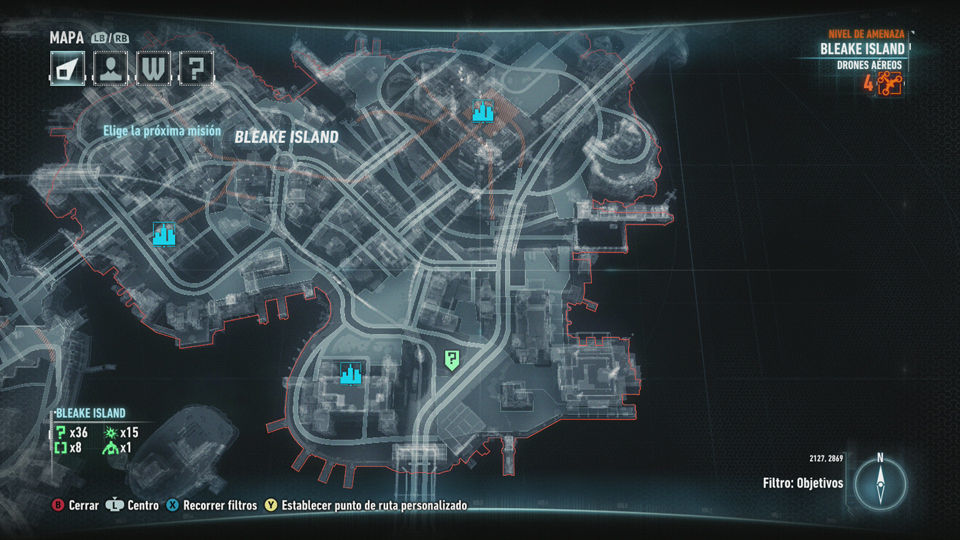Select the green Riddler trophy map marker
Image resolution: width=960 pixels, height=540 pixels.
point(453,360)
